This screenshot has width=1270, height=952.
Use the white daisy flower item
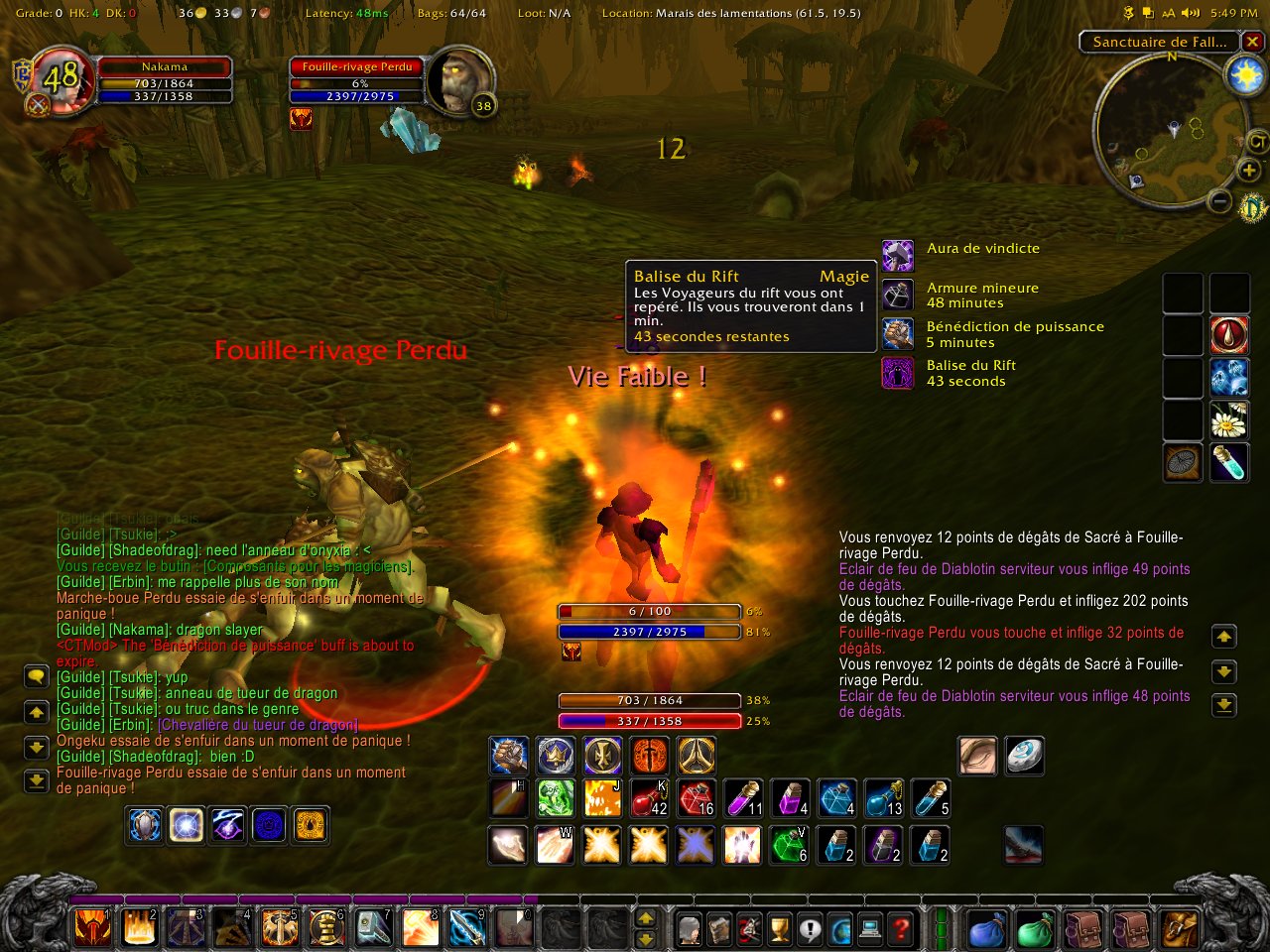1228,422
